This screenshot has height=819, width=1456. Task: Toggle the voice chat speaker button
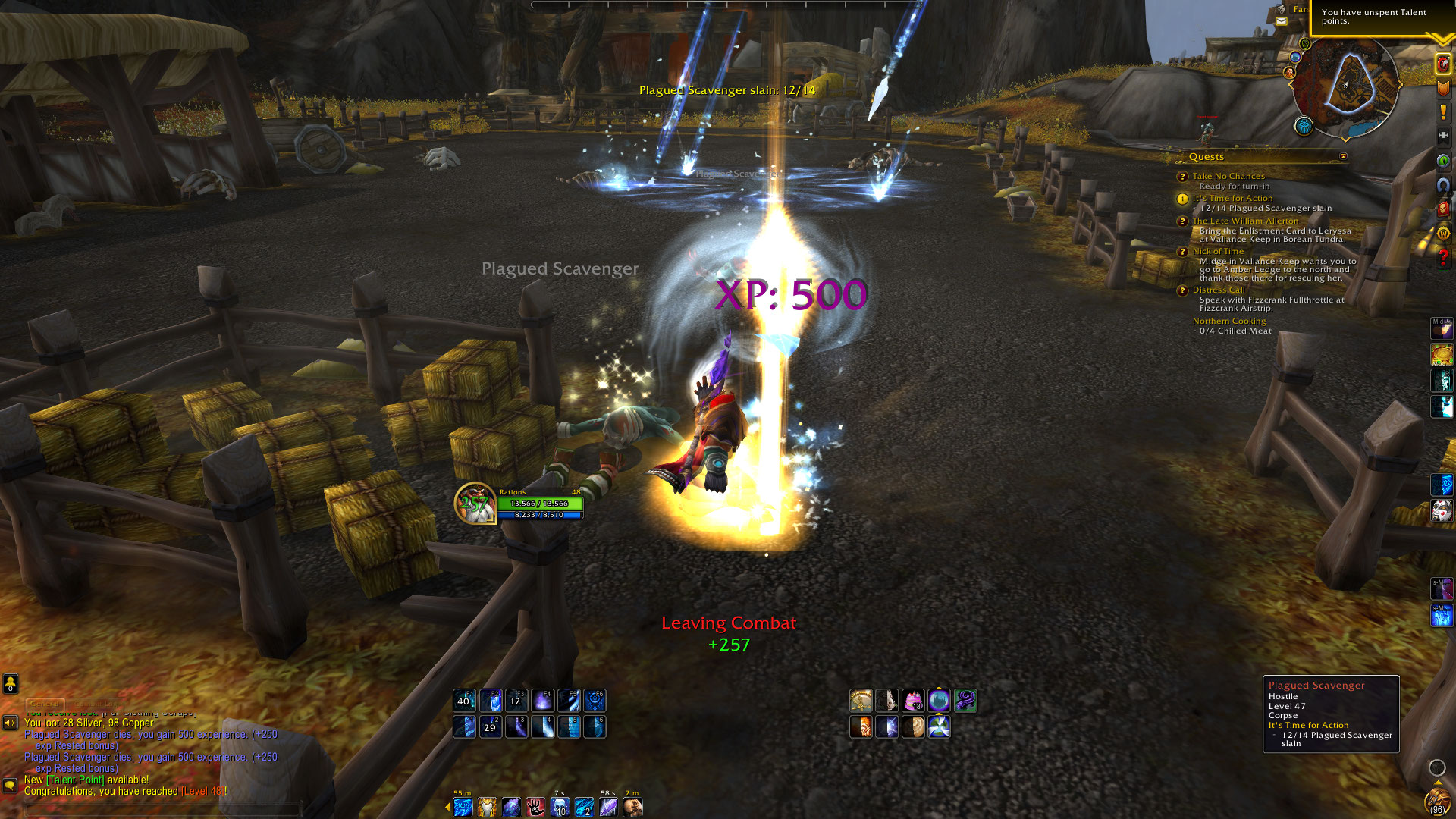coord(11,723)
